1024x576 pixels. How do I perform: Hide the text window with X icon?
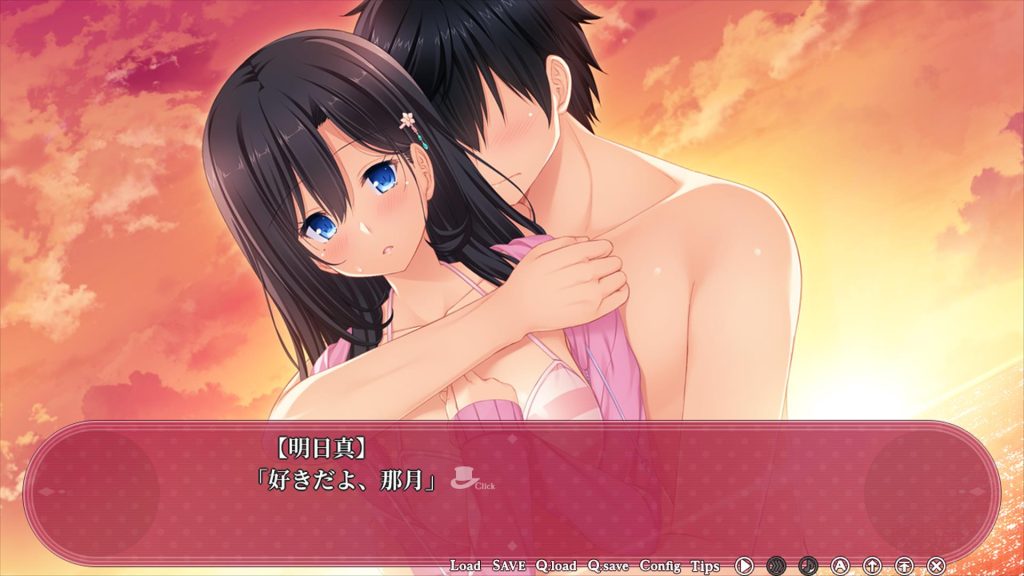pos(936,566)
